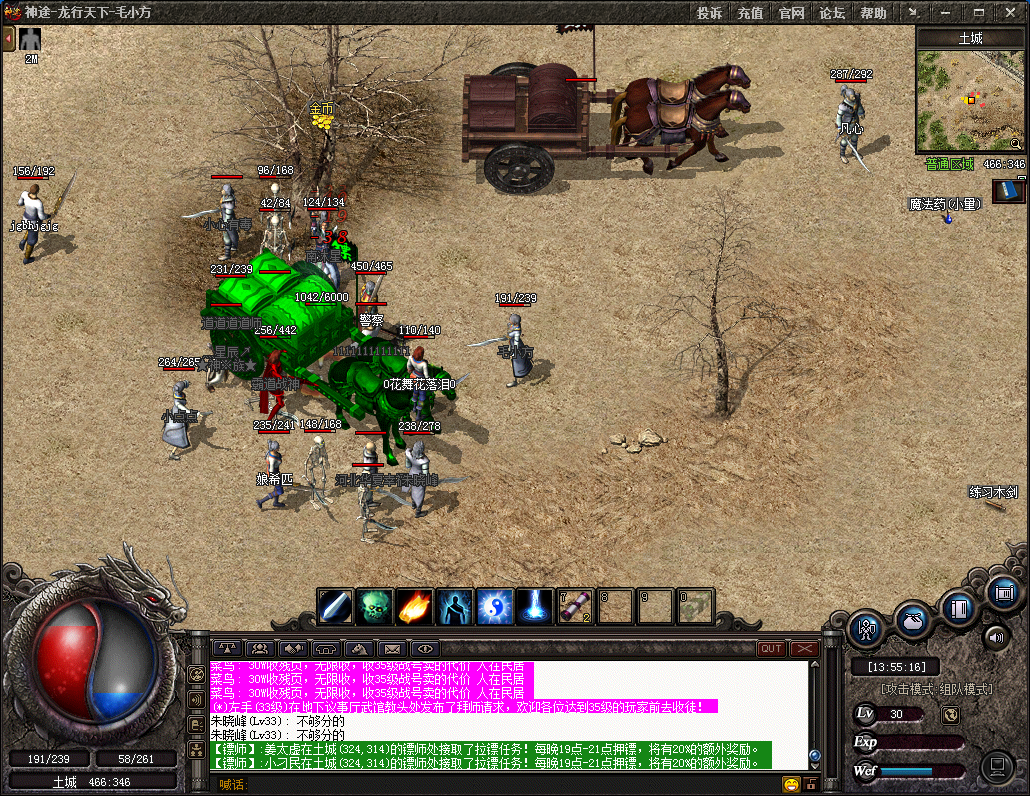Open the 帮助 help menu

coord(873,13)
